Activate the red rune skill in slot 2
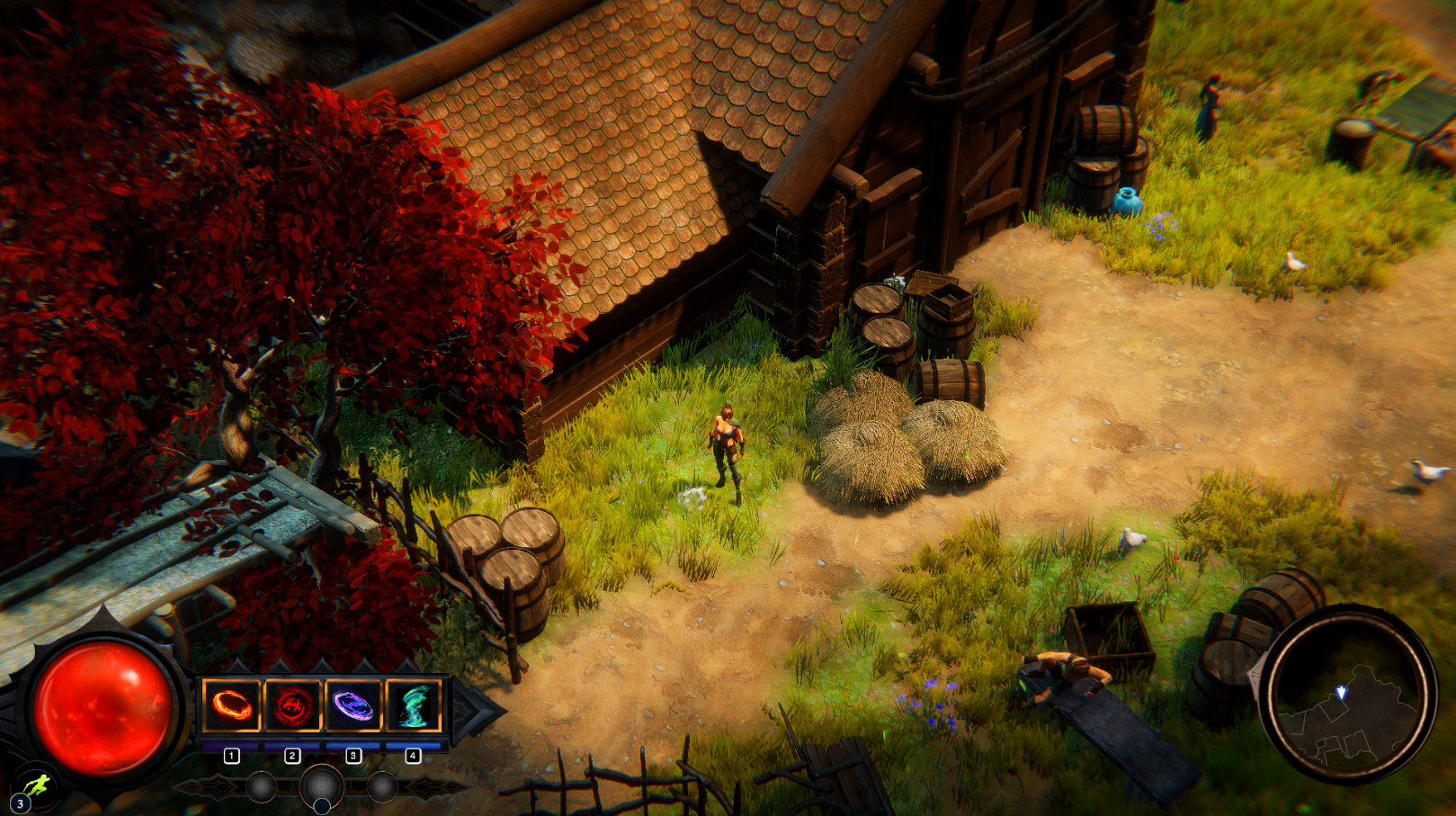This screenshot has width=1456, height=816. point(292,704)
